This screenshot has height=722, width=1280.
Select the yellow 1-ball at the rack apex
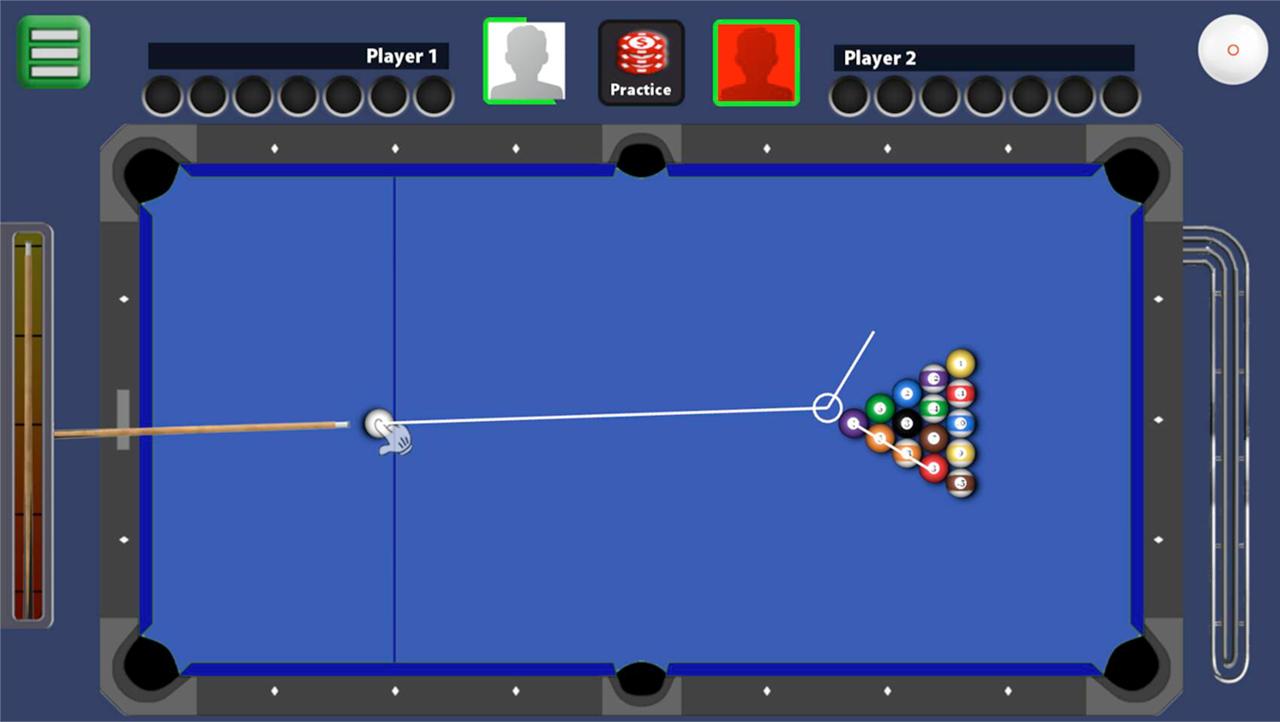[959, 361]
